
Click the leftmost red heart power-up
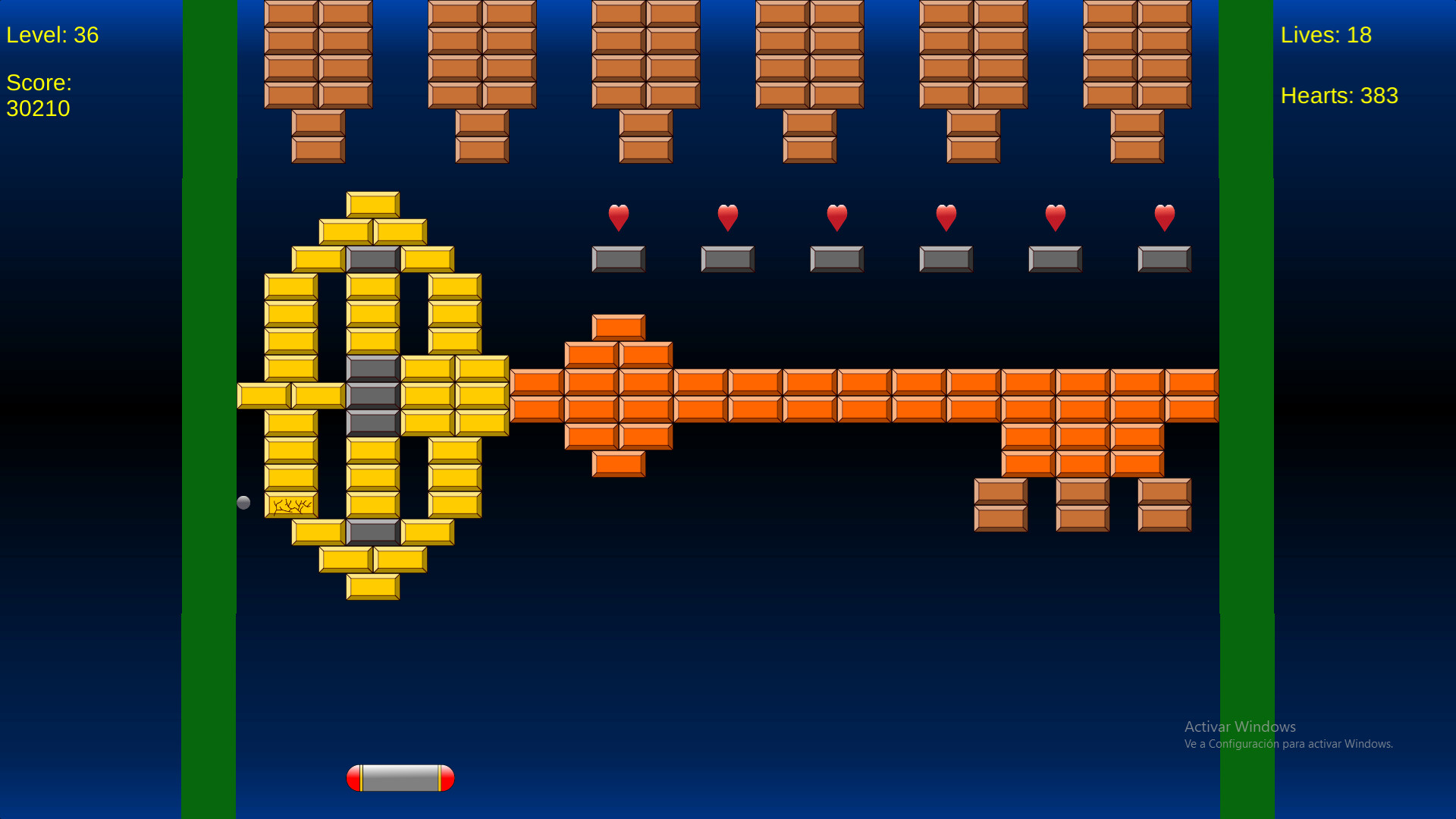tap(618, 218)
